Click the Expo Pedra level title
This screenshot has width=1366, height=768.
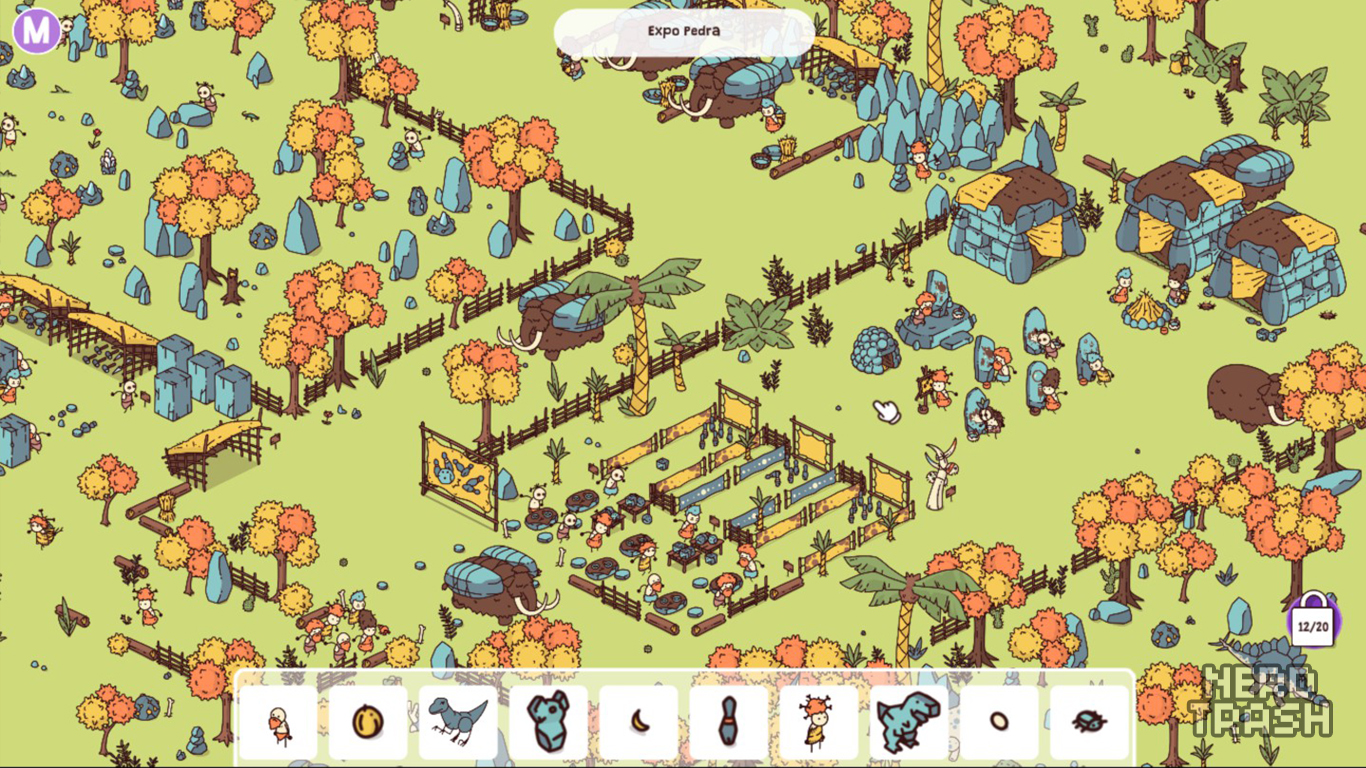tap(684, 31)
